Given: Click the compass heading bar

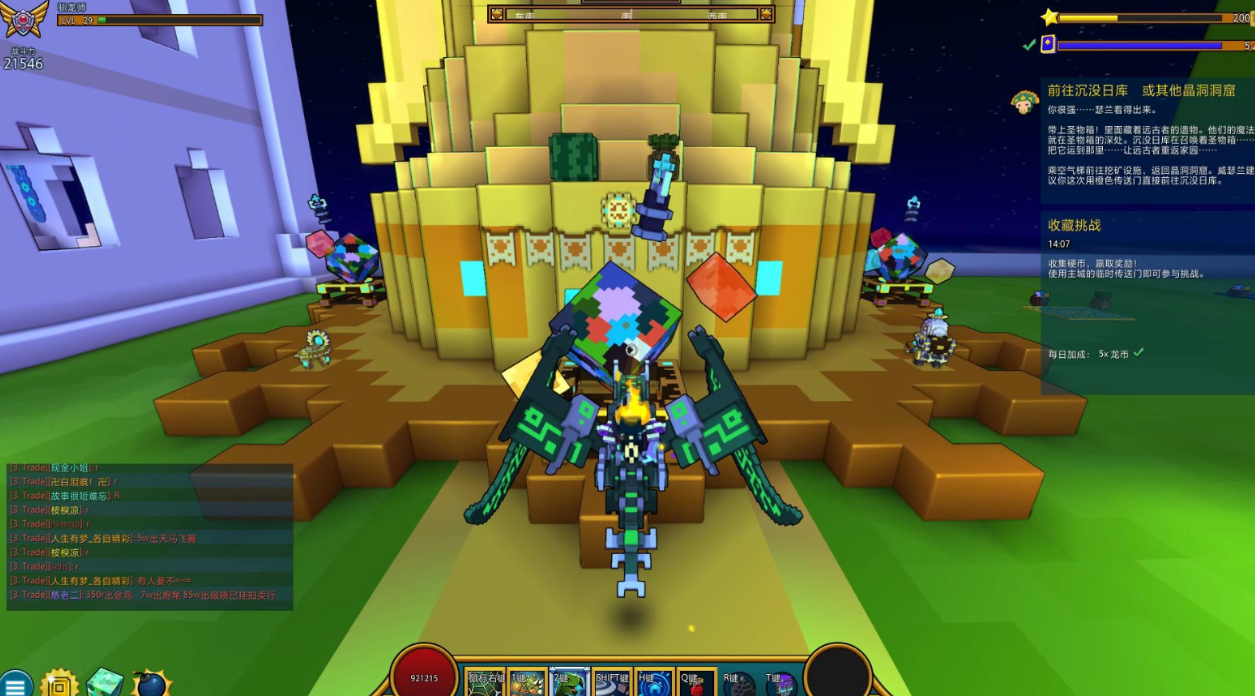Looking at the screenshot, I should 631,14.
